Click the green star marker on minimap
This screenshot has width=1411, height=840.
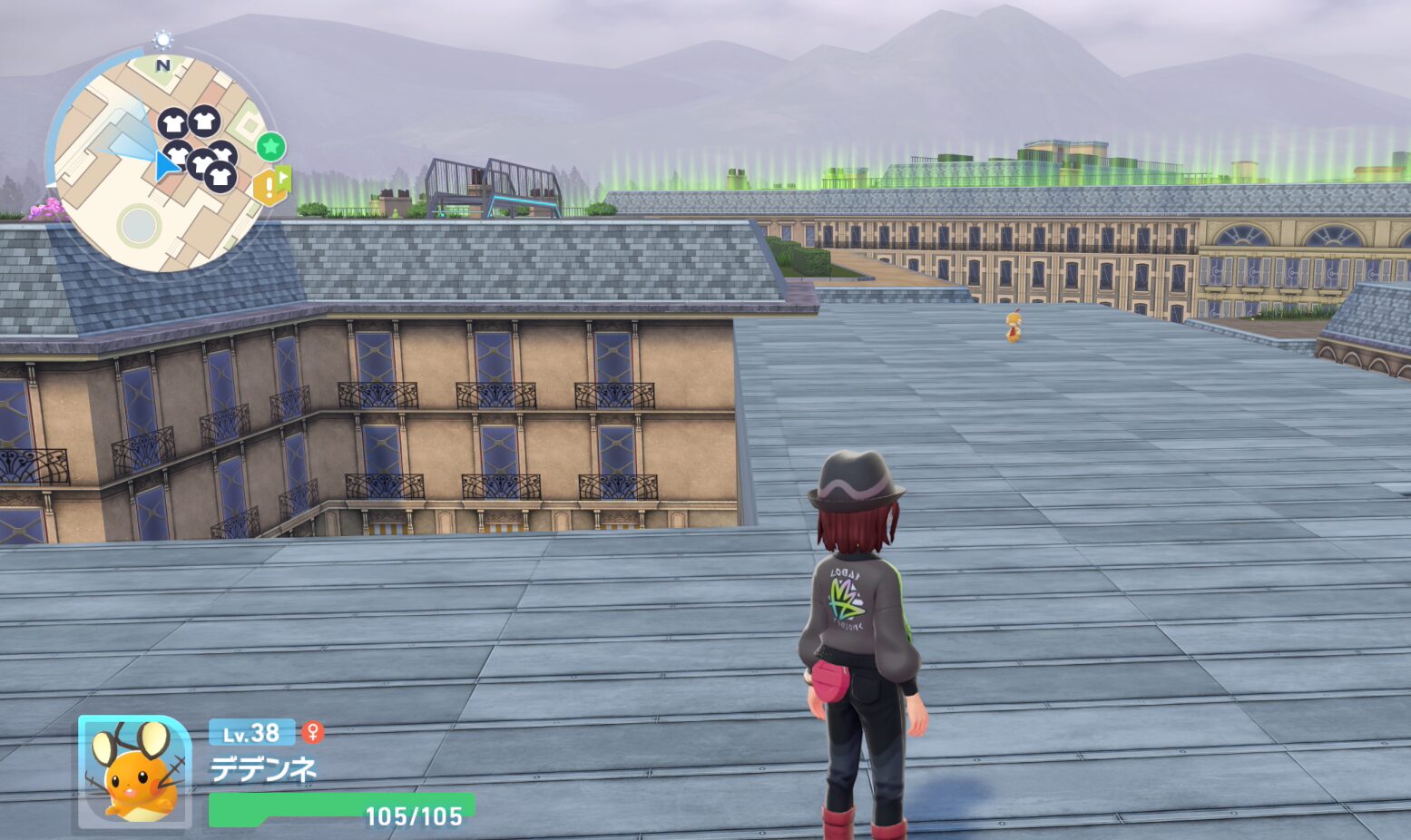(270, 146)
